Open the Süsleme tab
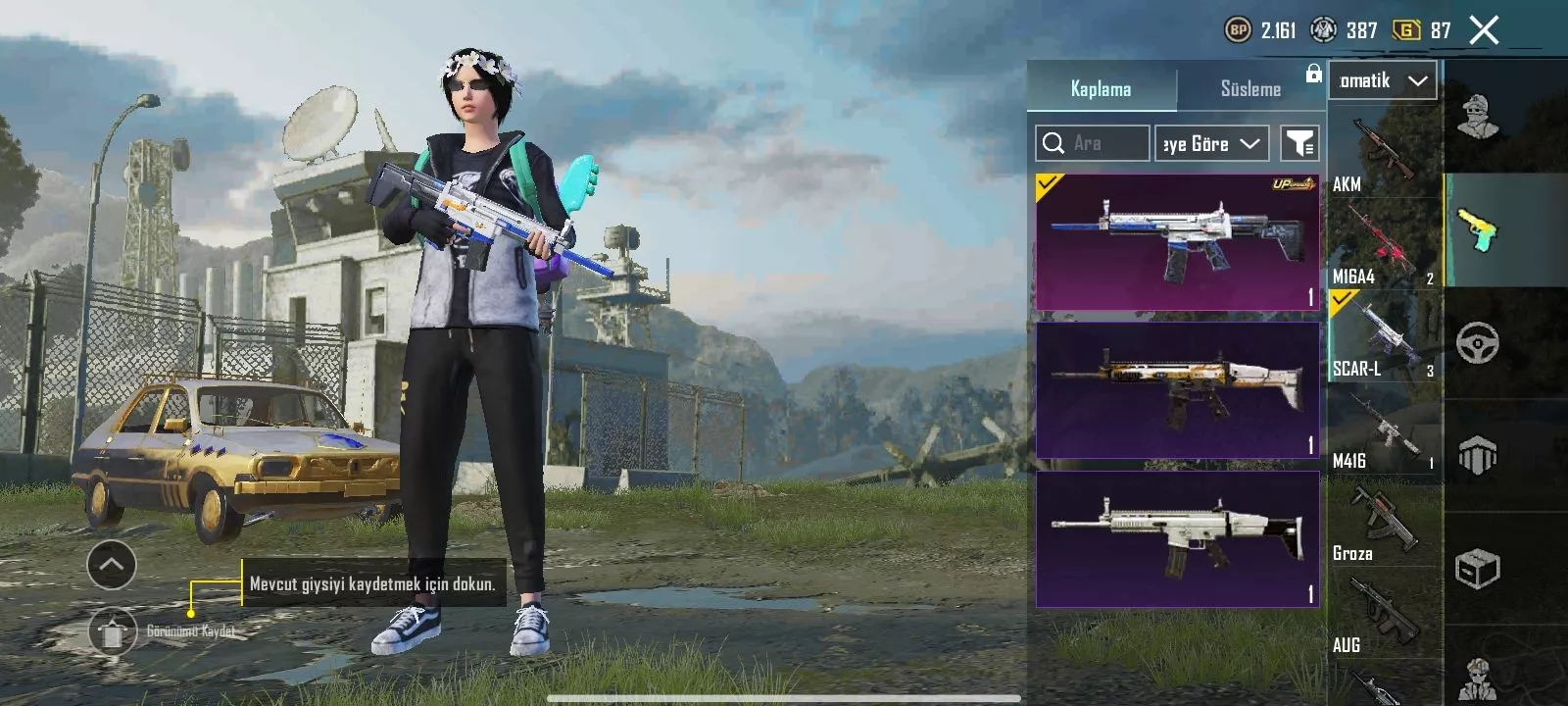The height and width of the screenshot is (706, 1568). point(1250,88)
